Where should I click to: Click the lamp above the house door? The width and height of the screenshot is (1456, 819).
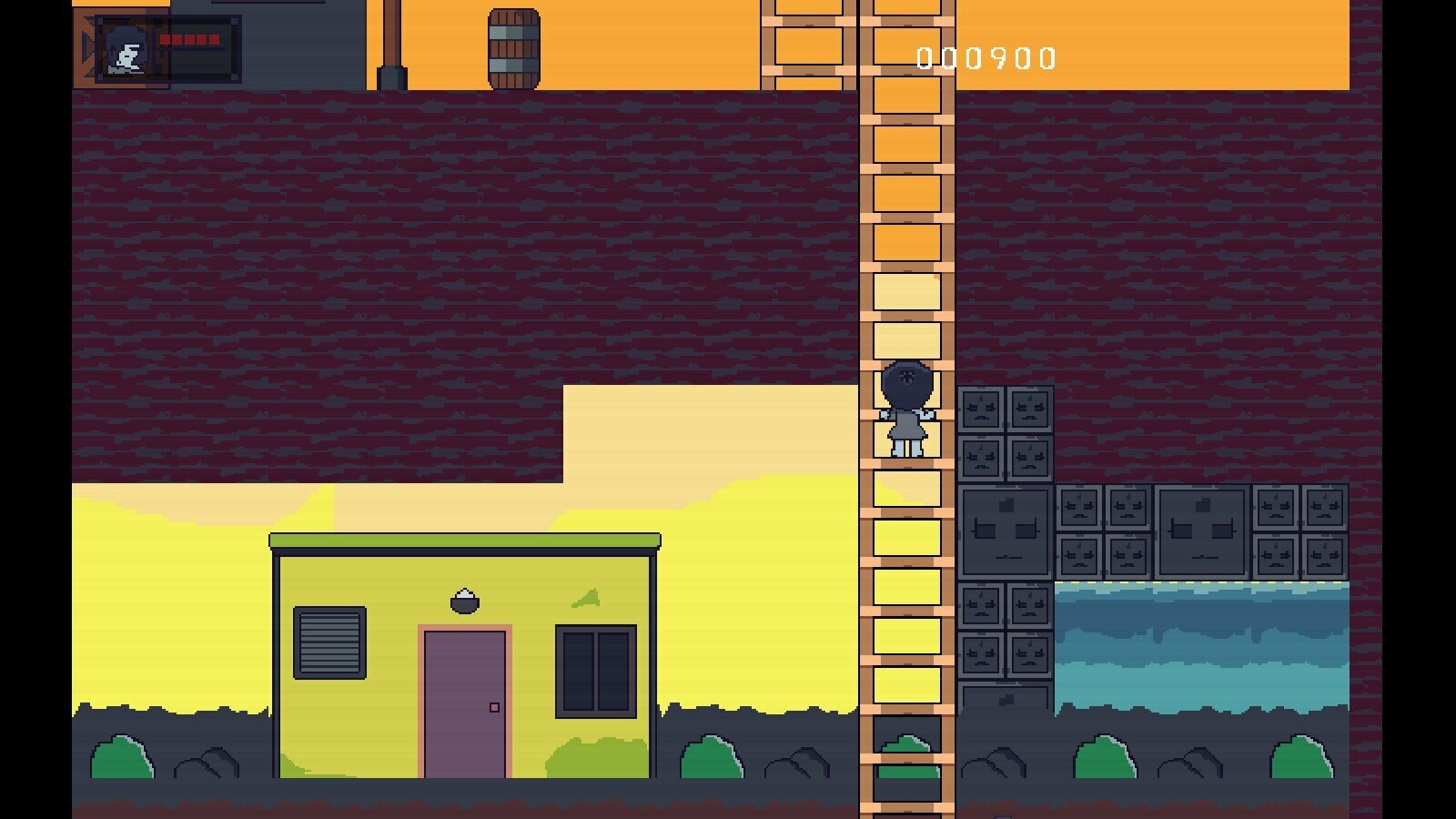click(463, 601)
